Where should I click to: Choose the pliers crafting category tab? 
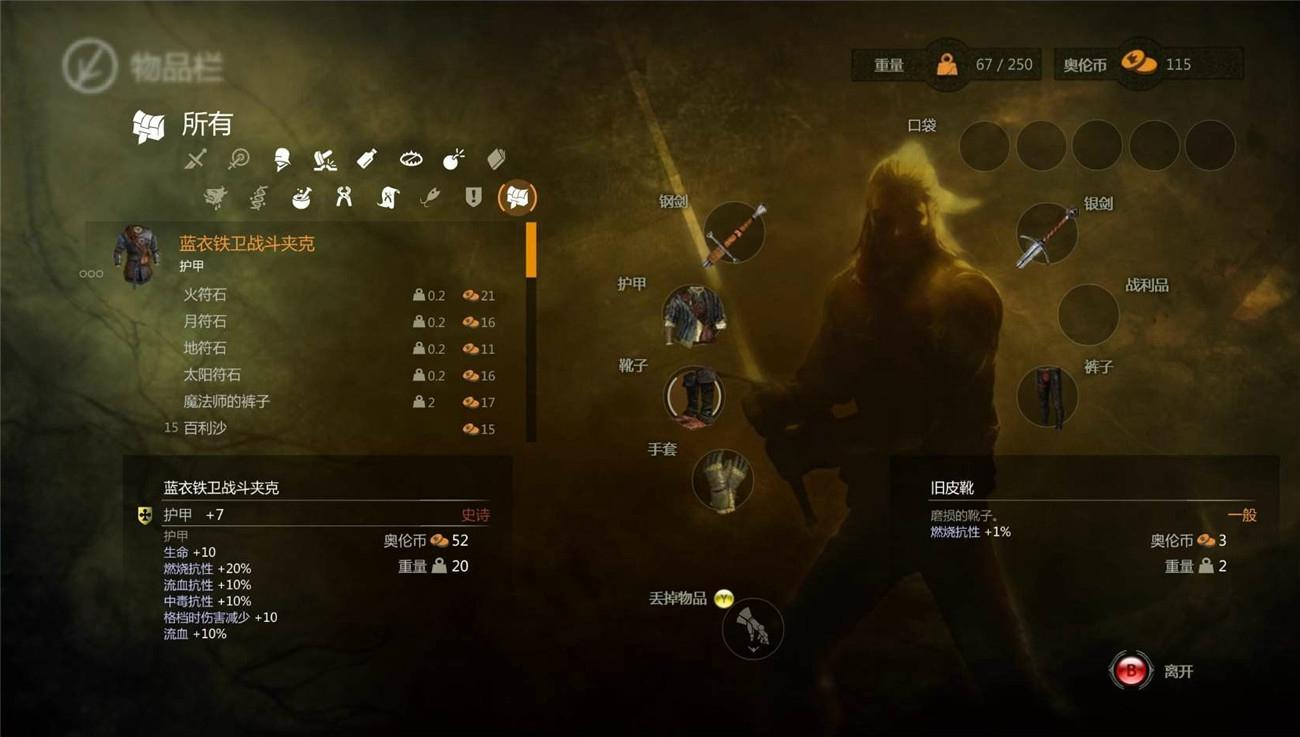[x=344, y=197]
